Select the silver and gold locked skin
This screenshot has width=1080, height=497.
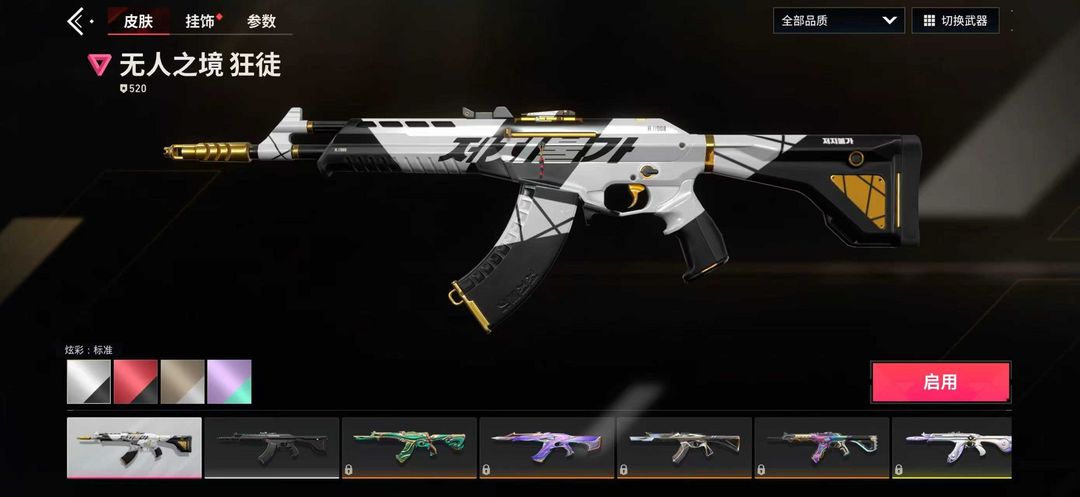(x=683, y=447)
